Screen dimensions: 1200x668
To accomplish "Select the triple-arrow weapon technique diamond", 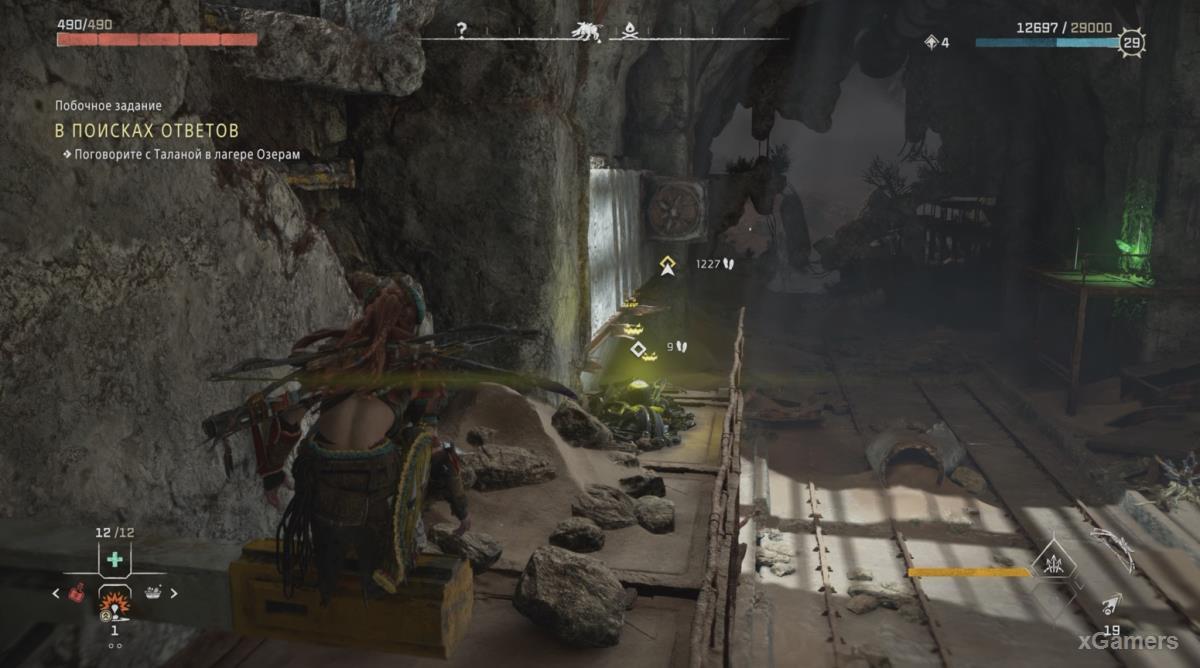I will pyautogui.click(x=1054, y=561).
